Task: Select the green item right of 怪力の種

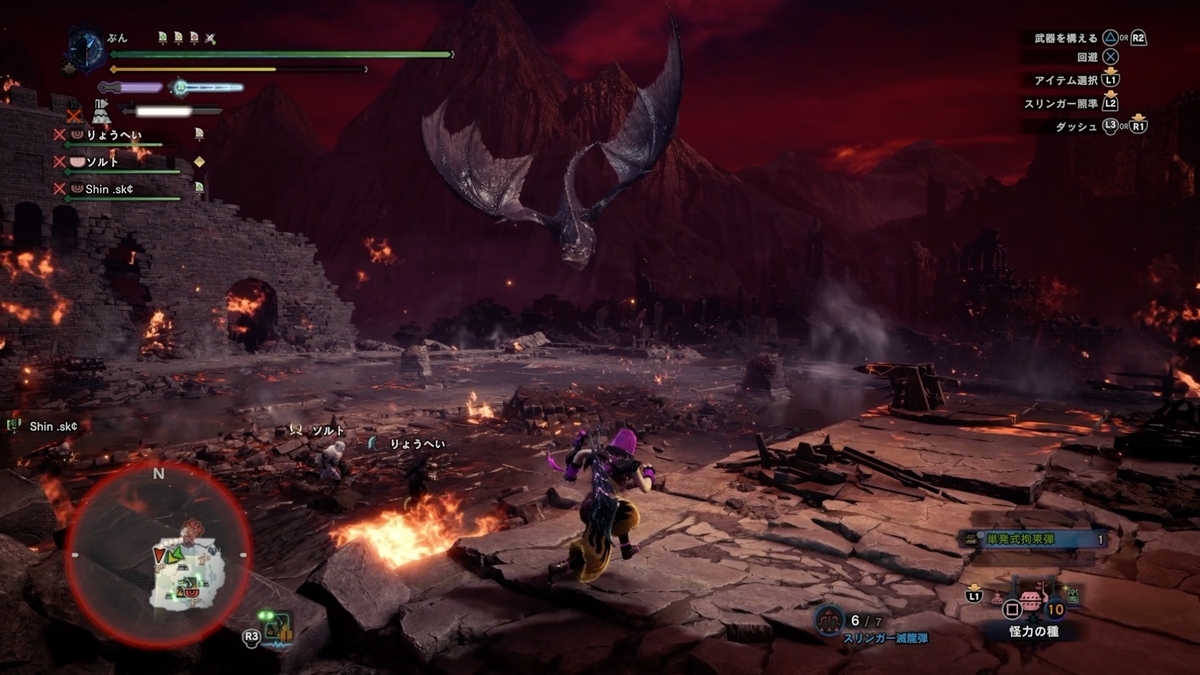Action: pos(1072,596)
